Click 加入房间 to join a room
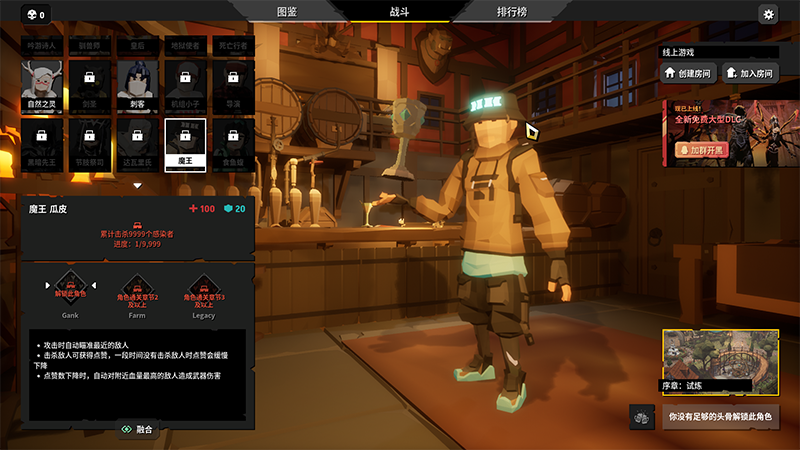 coord(749,73)
